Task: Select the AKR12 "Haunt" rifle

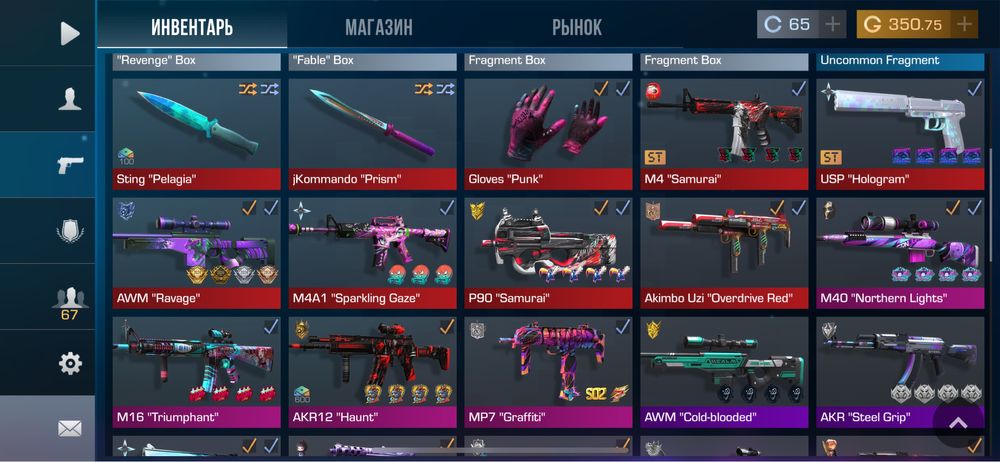Action: (x=372, y=368)
